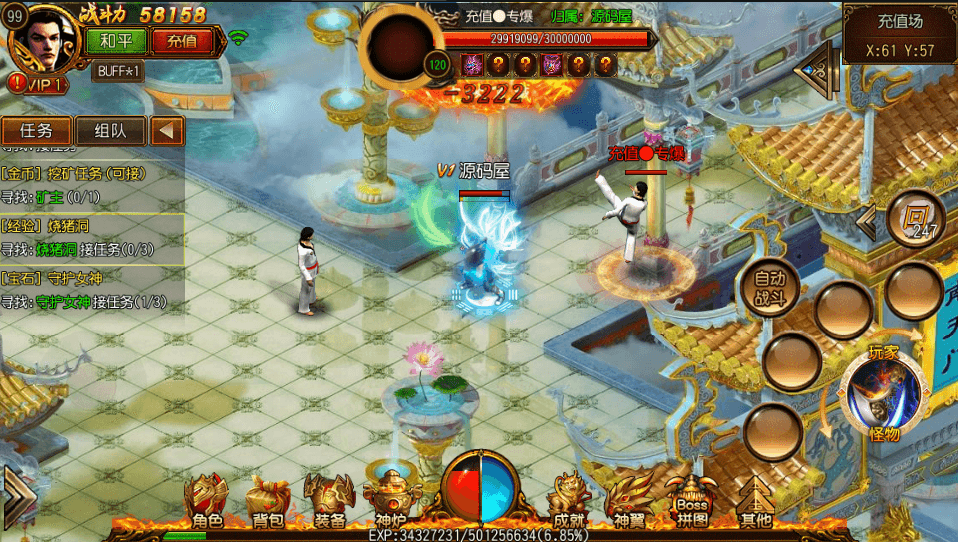The height and width of the screenshot is (542, 958).
Task: Open the Boss拼图 puzzle menu
Action: click(x=693, y=501)
